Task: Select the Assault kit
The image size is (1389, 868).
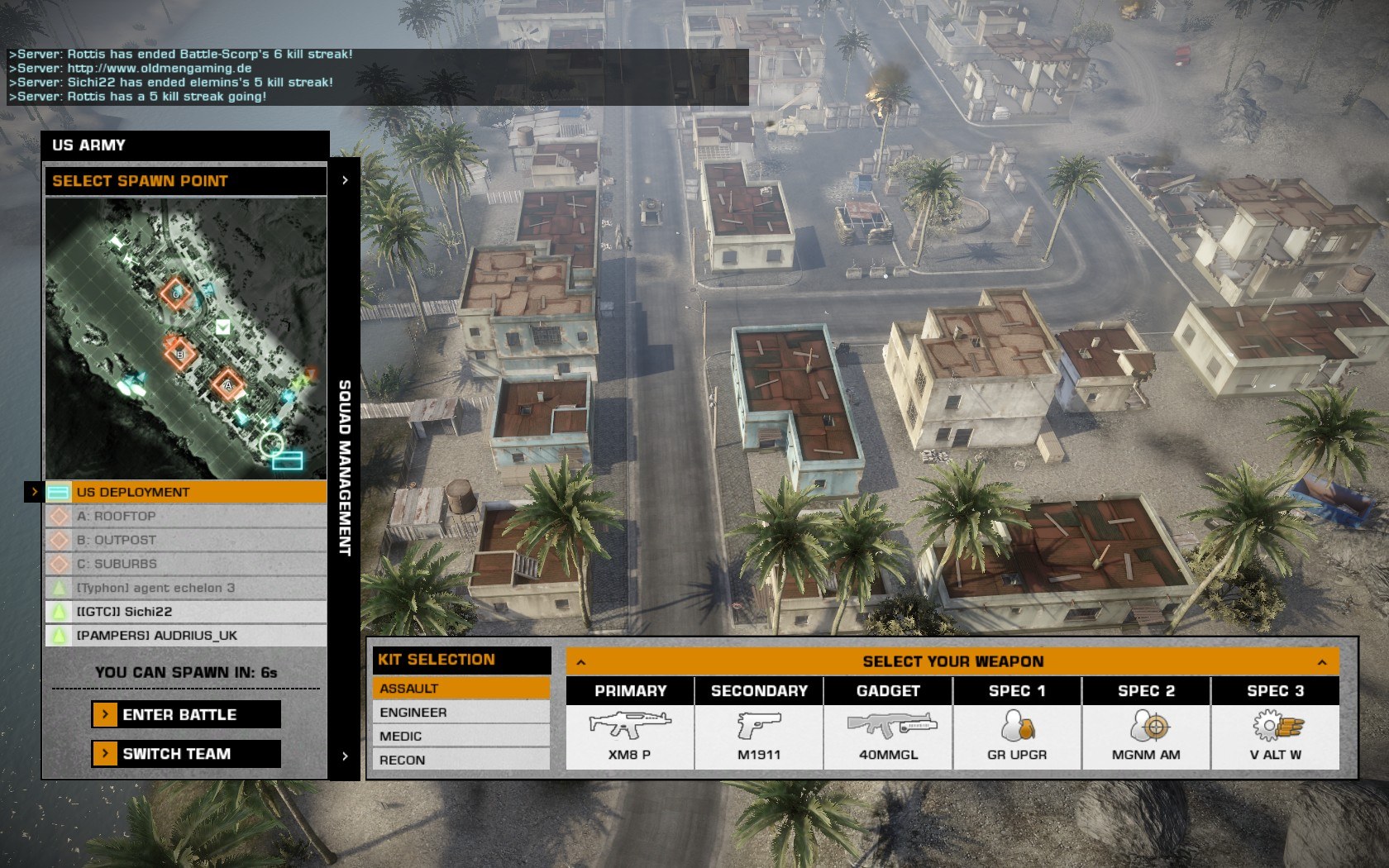Action: pyautogui.click(x=461, y=688)
